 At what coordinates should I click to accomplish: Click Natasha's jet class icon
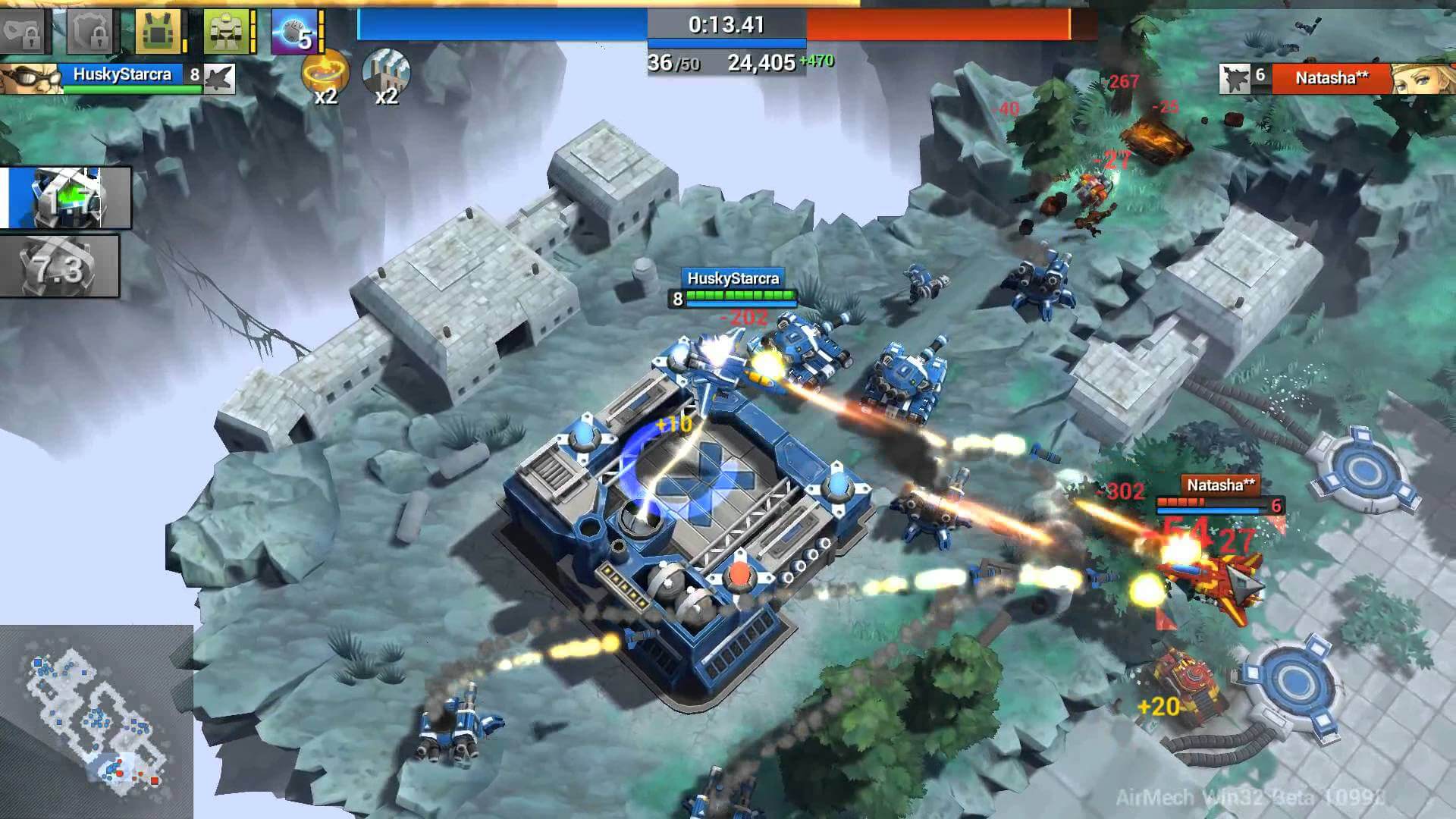1236,77
